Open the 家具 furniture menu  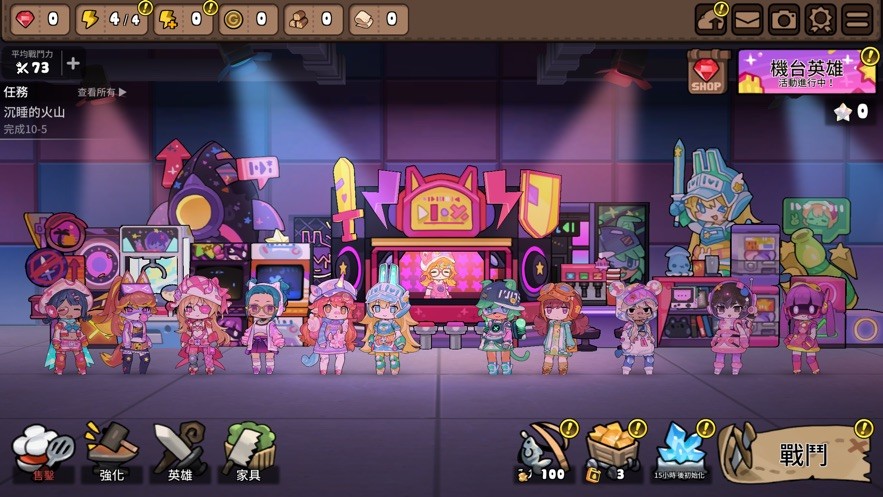click(248, 453)
